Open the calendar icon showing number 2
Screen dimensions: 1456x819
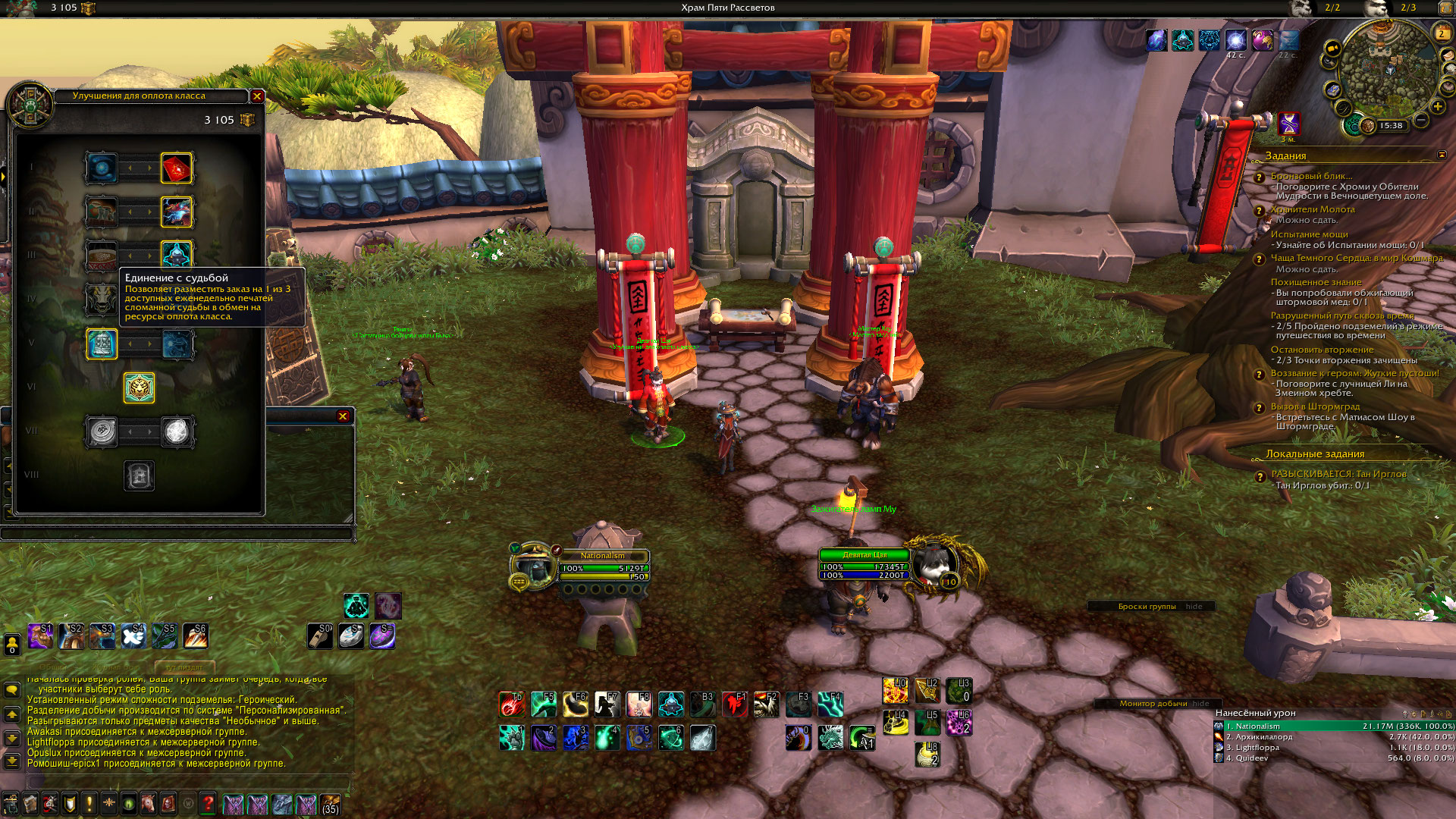1442,33
